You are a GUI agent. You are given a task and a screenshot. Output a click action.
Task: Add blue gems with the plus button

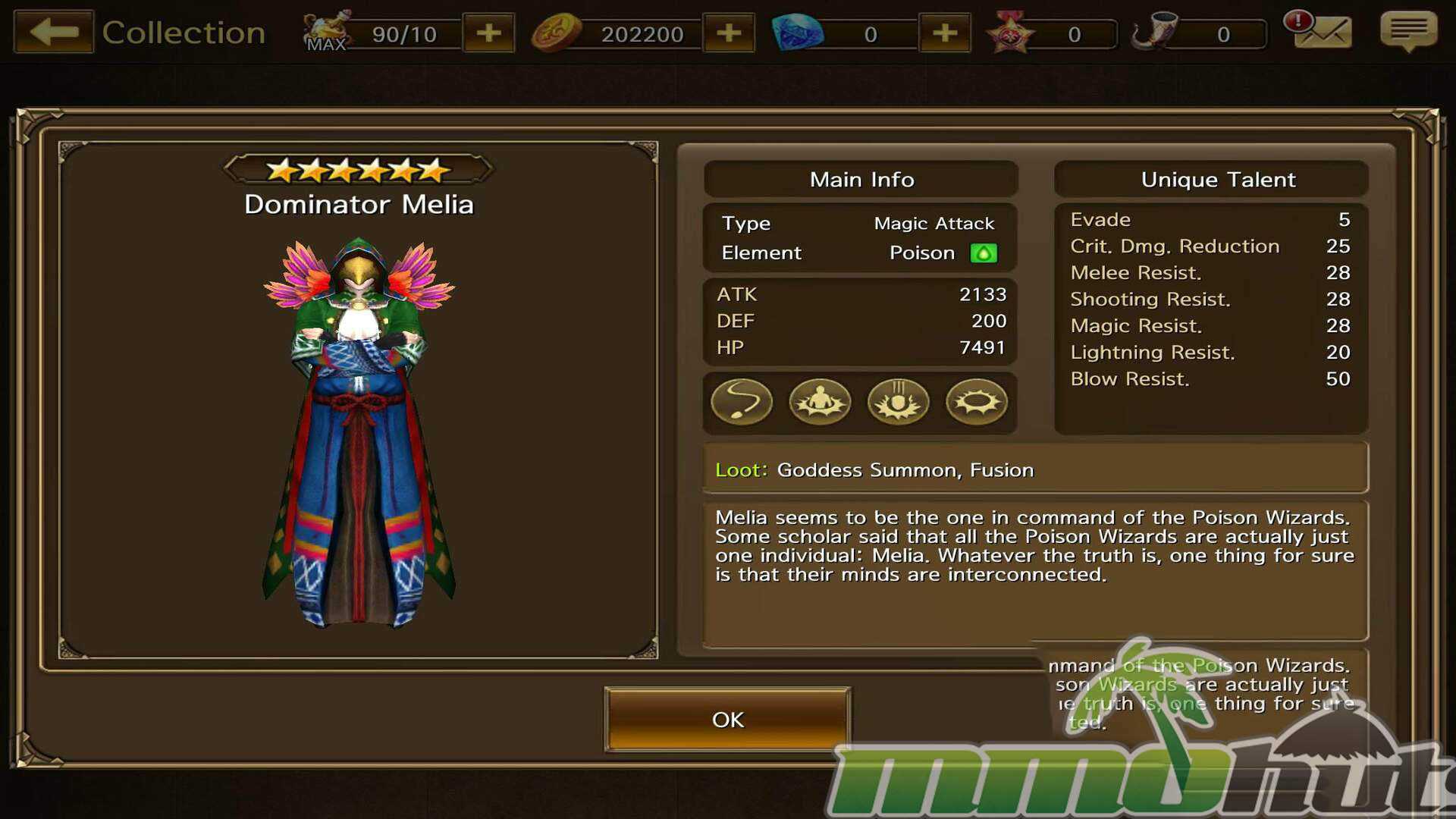pyautogui.click(x=944, y=33)
